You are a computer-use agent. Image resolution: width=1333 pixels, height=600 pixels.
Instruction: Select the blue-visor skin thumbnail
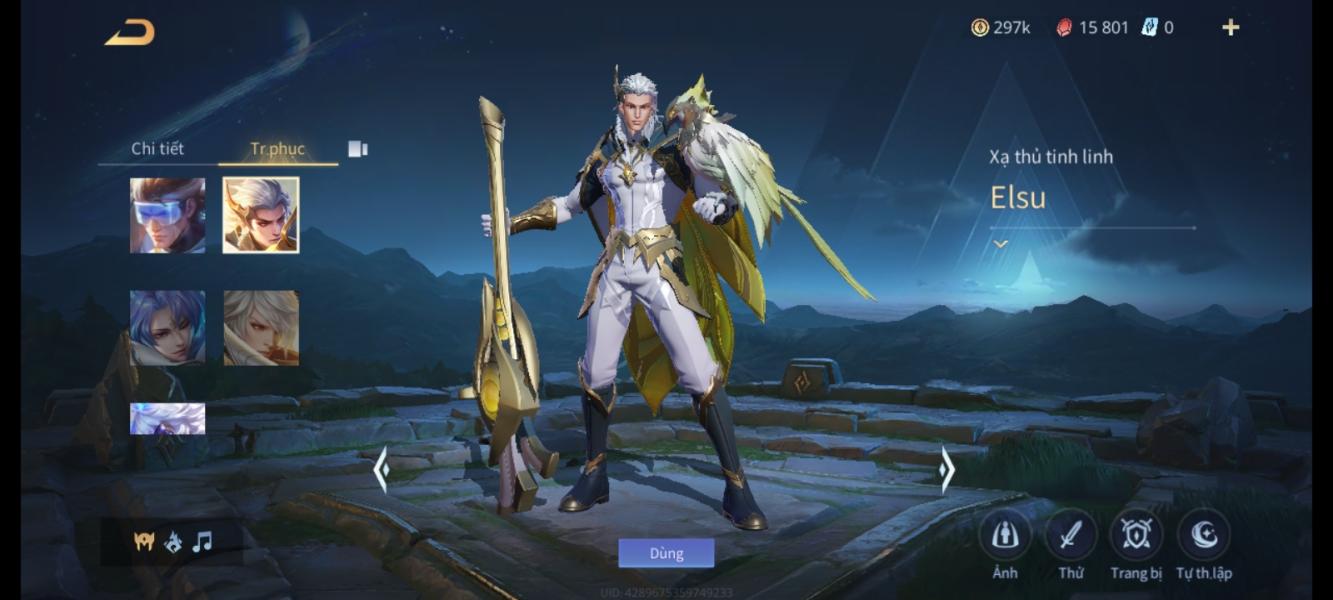tap(167, 215)
